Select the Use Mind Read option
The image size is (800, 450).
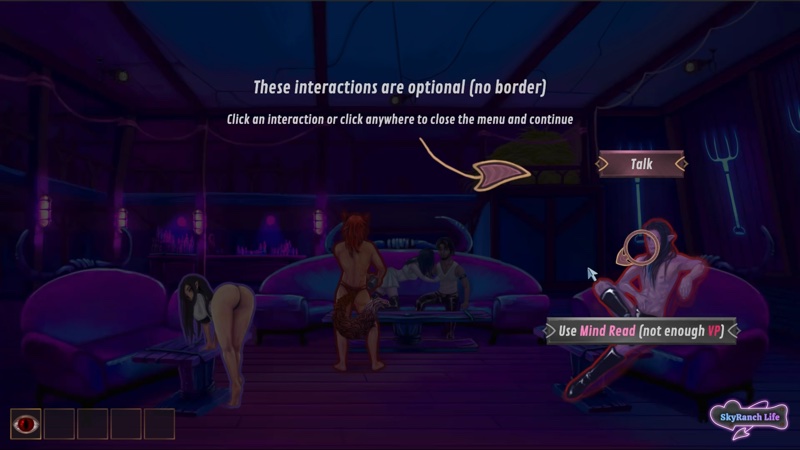[641, 330]
